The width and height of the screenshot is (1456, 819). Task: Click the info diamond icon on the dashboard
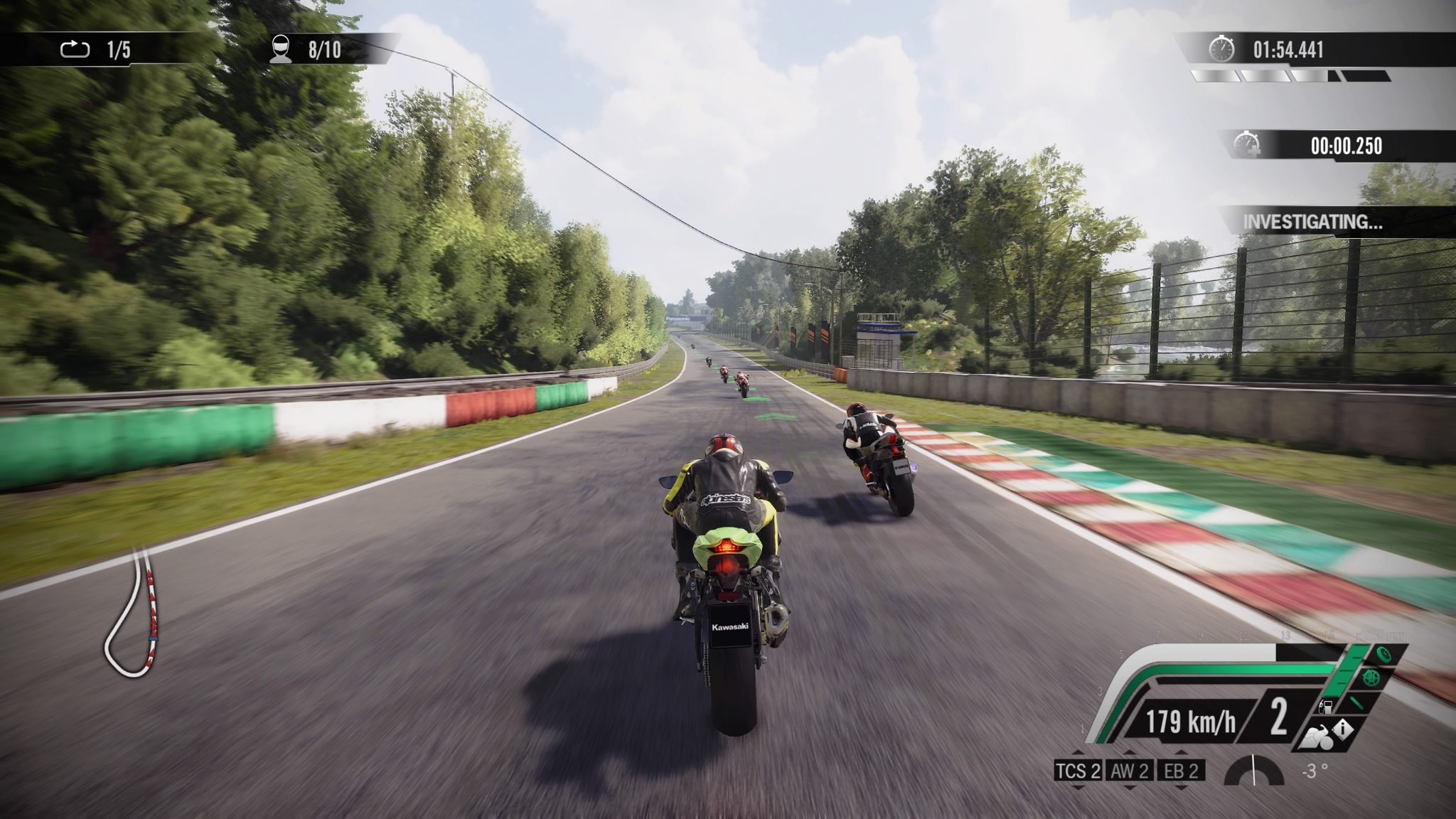pos(1344,729)
